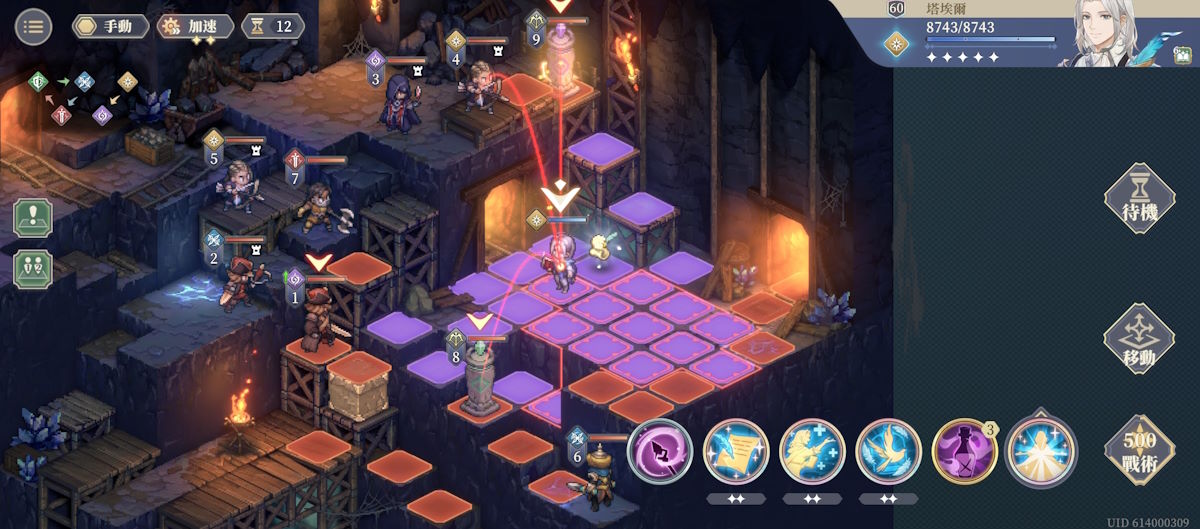Choose the 移動 move command

(x=1138, y=339)
